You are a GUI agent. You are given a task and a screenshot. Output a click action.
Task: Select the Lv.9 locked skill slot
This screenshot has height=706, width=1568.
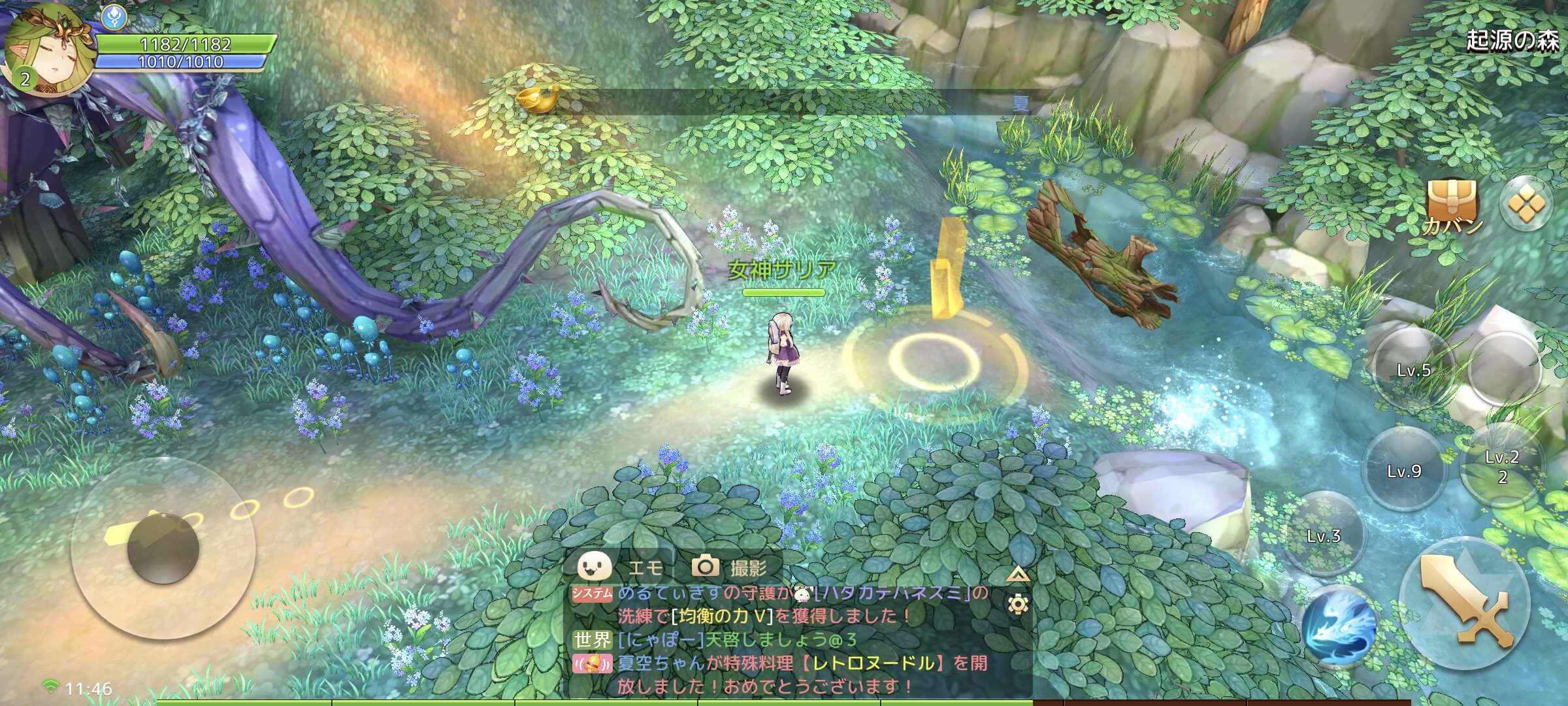point(1404,470)
